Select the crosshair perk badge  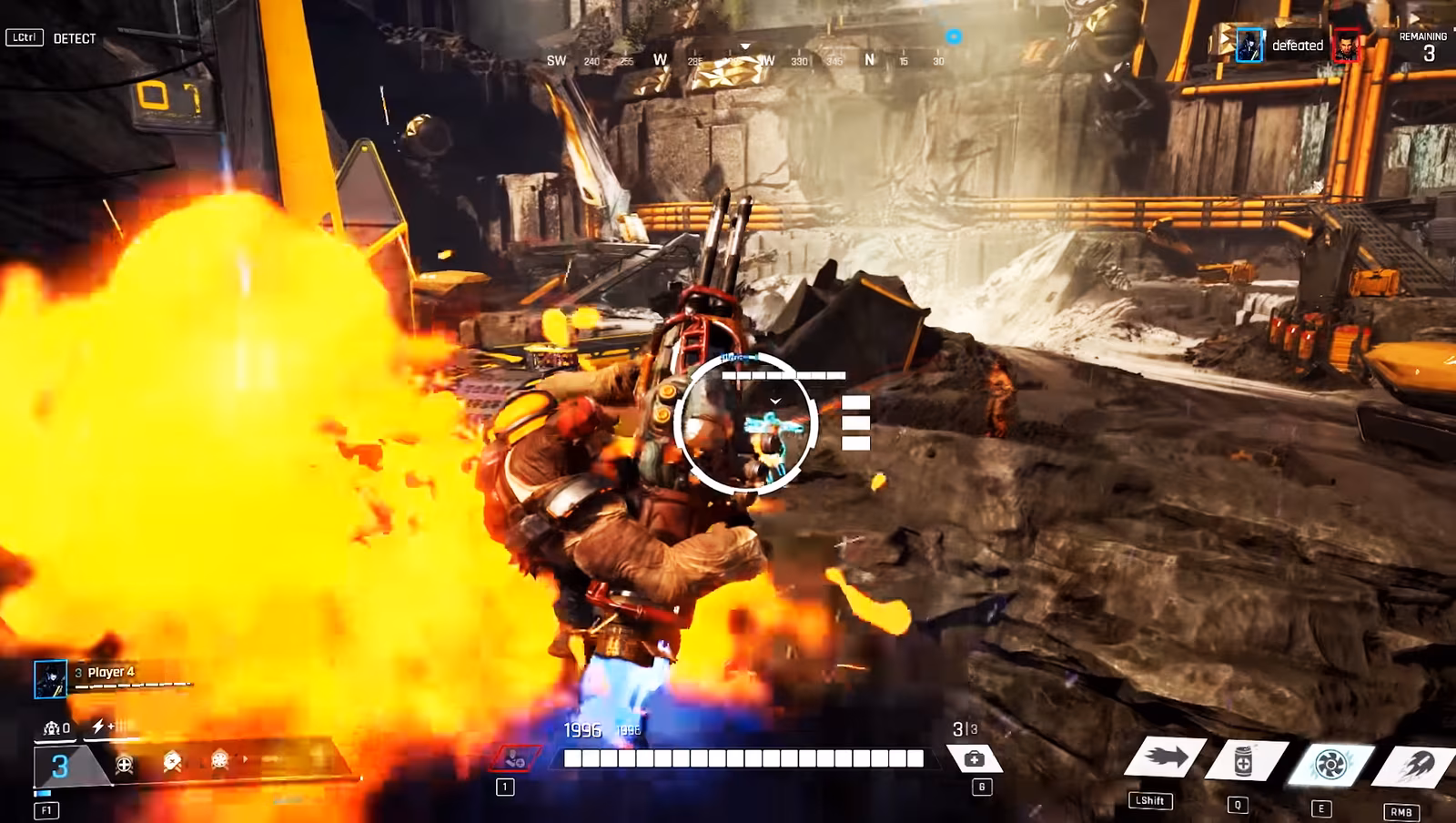[125, 765]
